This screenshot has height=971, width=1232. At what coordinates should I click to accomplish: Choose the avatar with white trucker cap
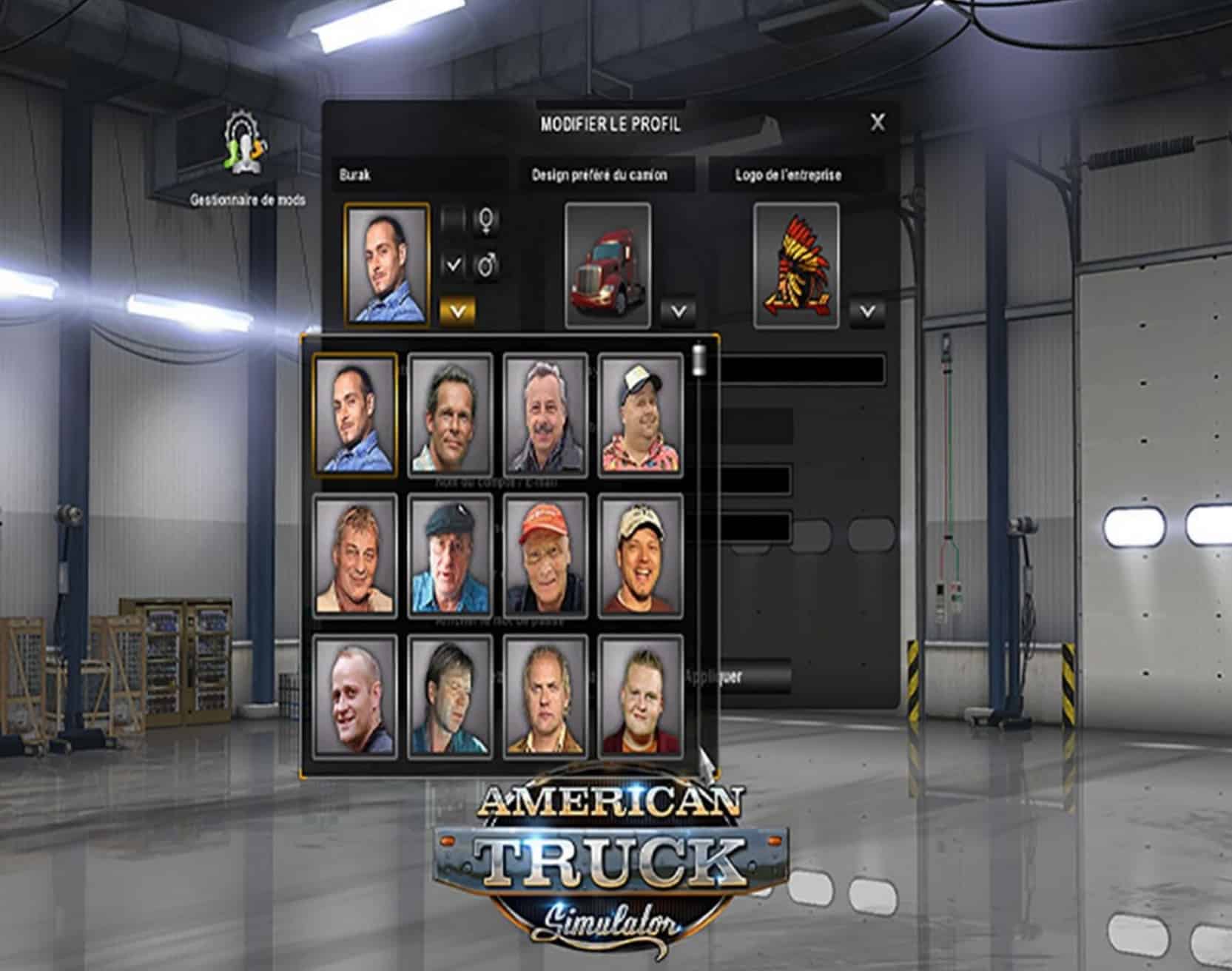[640, 415]
